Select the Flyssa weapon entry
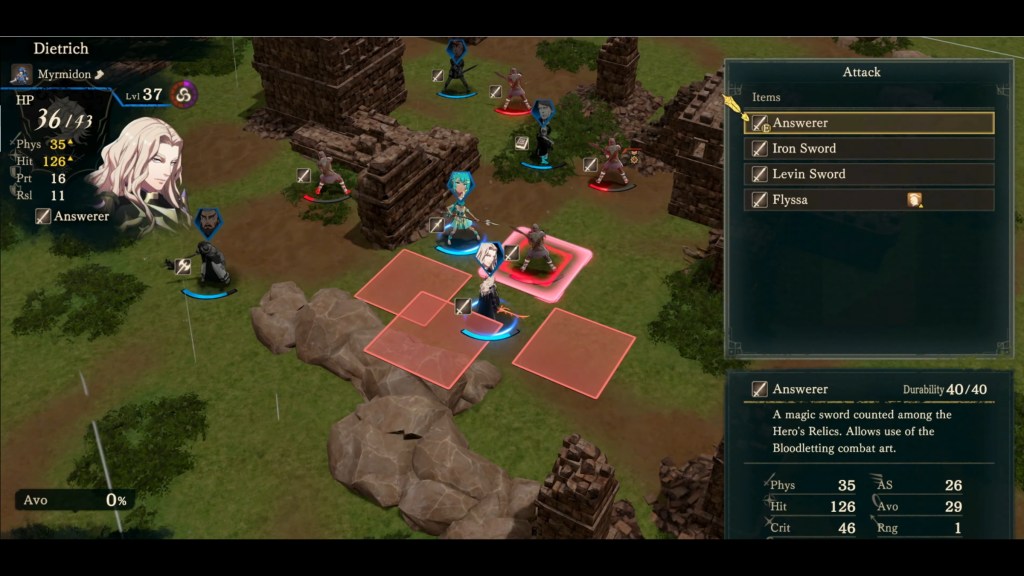 click(870, 200)
